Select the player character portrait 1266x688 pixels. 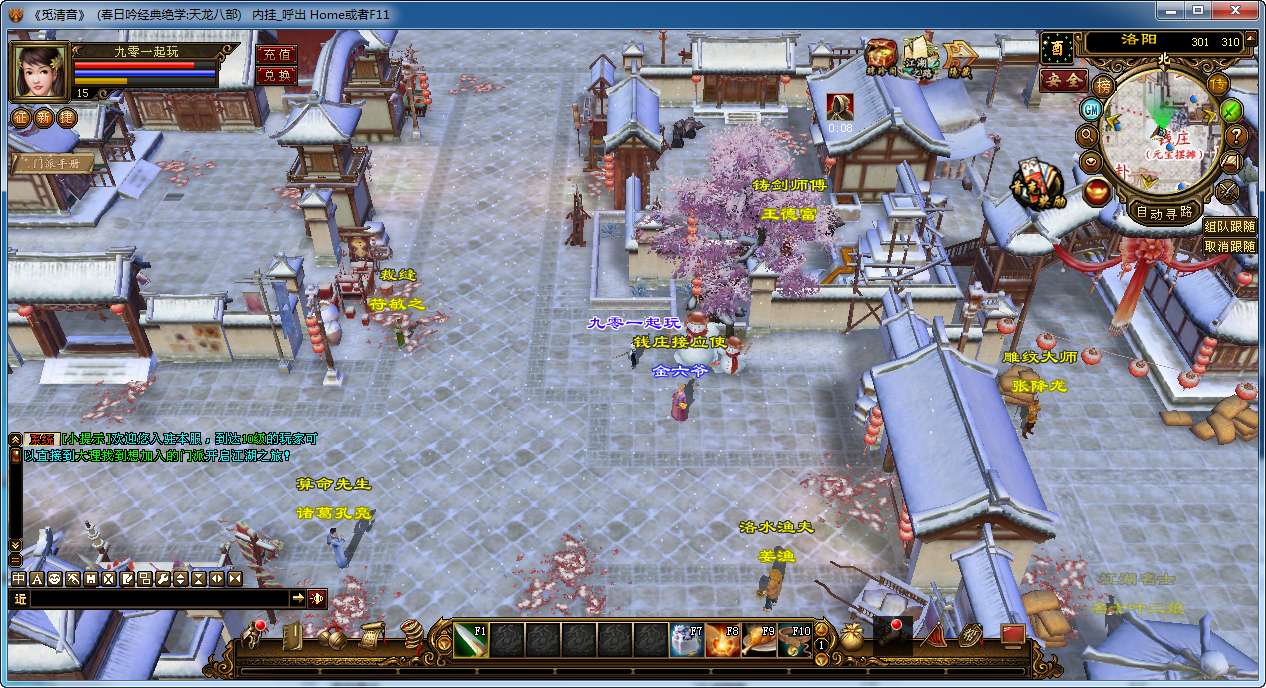(x=39, y=70)
